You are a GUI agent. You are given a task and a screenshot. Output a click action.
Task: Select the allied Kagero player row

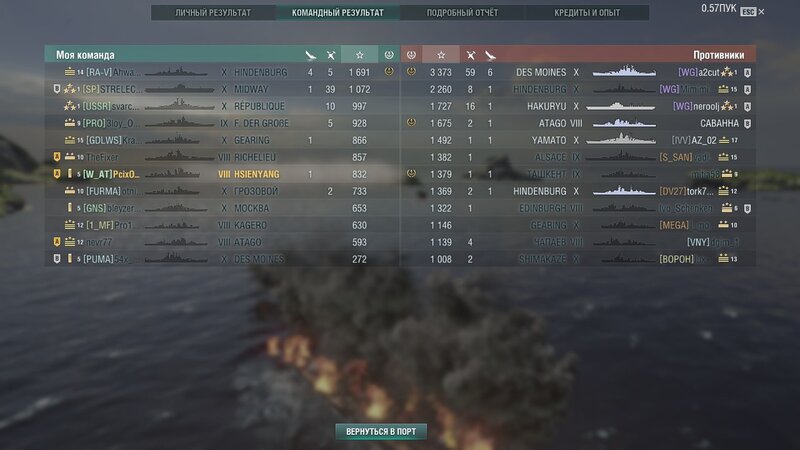(222, 225)
